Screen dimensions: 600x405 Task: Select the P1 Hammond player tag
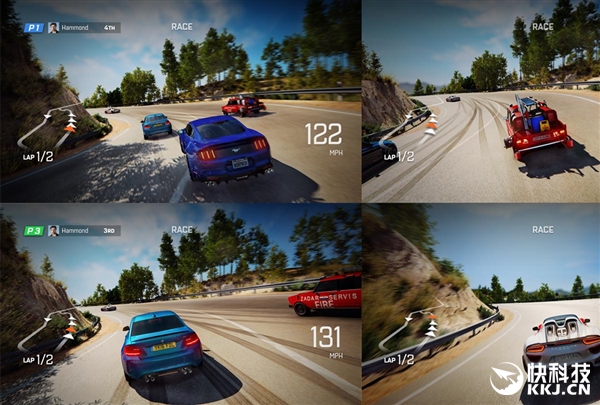[72, 27]
